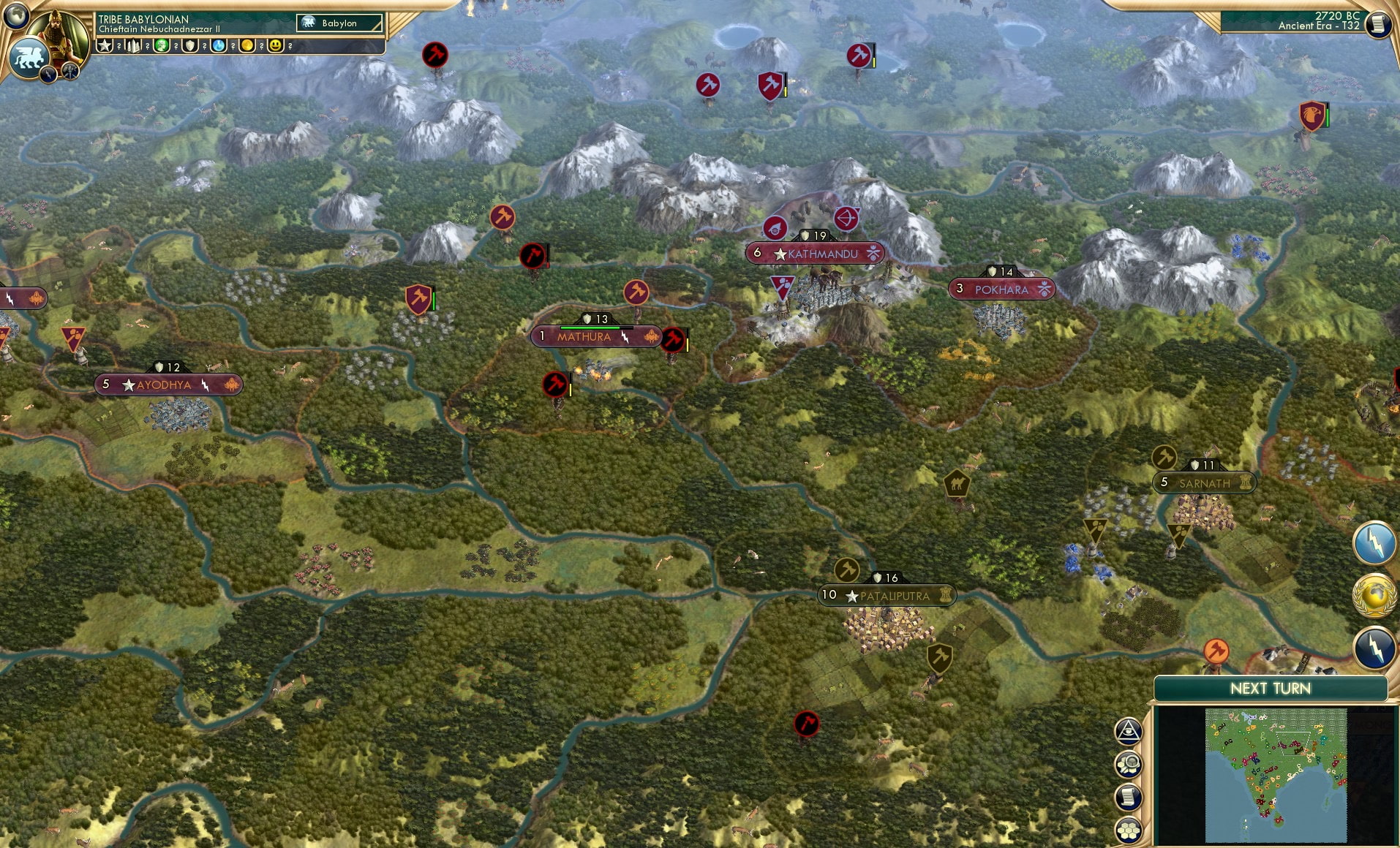Viewport: 1400px width, 848px height.
Task: Open the Babylon city-state selector dropdown
Action: tap(338, 23)
